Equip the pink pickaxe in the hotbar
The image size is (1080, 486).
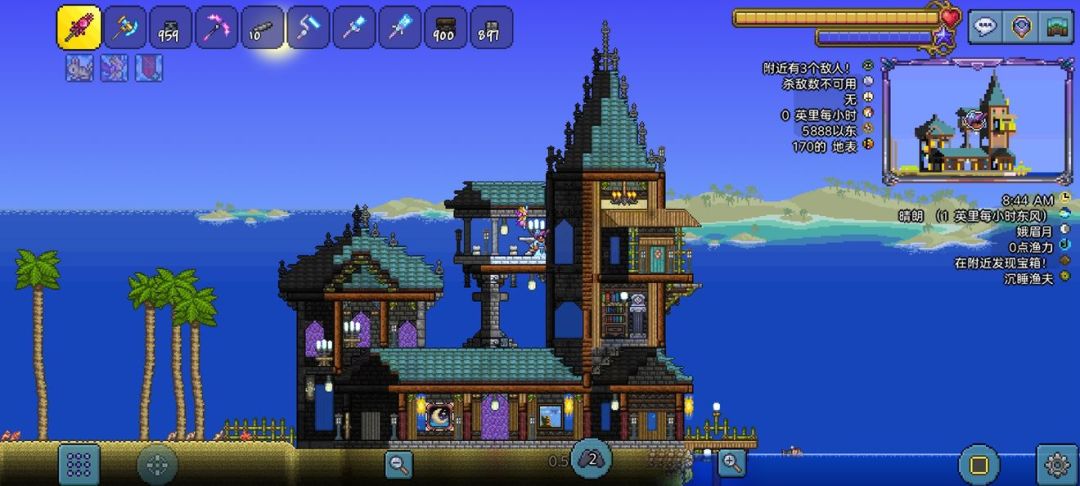point(216,27)
